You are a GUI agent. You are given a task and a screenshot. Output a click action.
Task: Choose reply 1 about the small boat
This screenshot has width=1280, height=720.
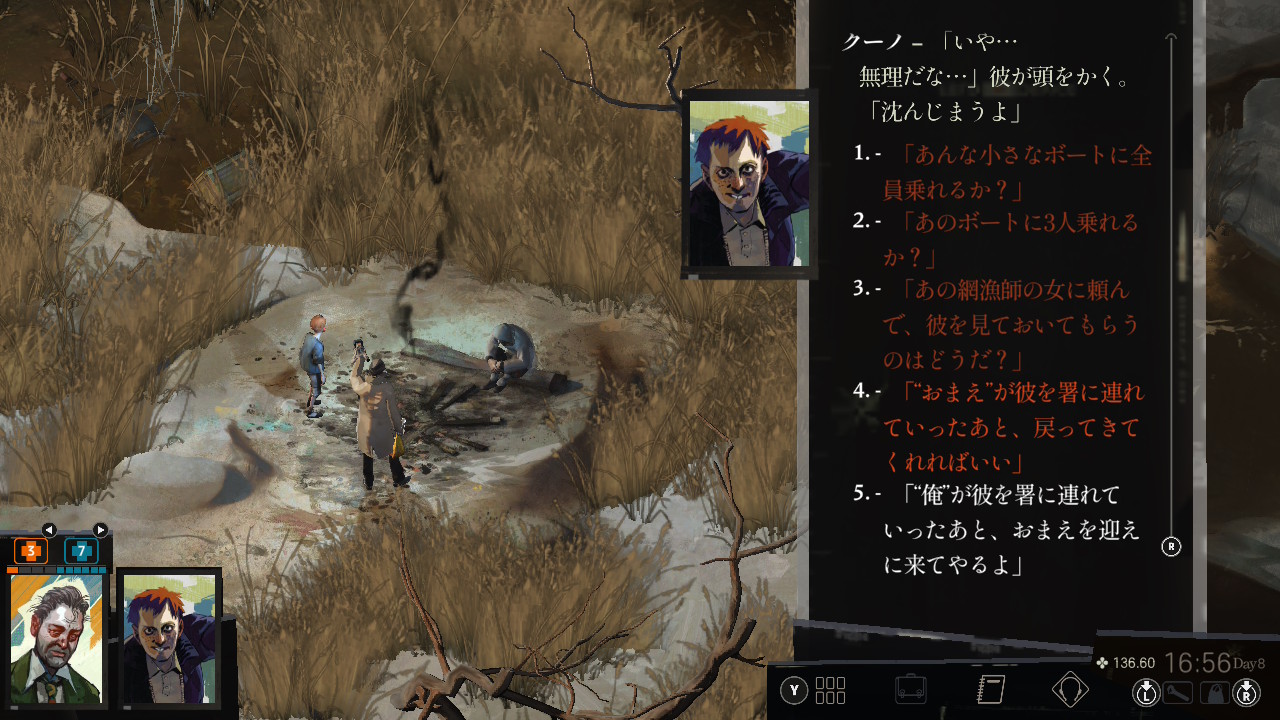[x=1015, y=171]
